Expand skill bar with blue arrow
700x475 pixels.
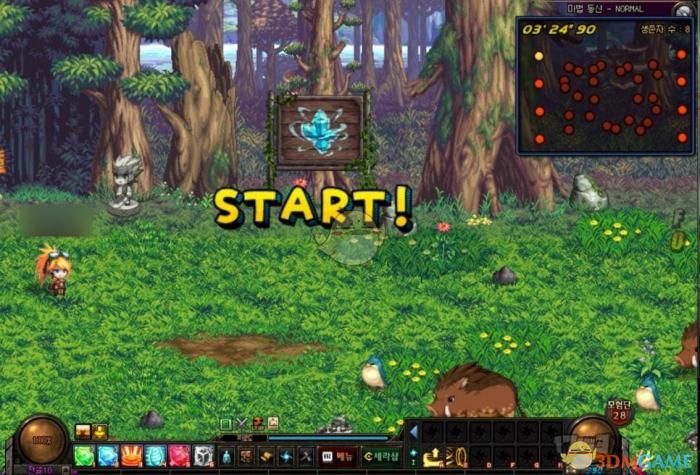pos(414,433)
